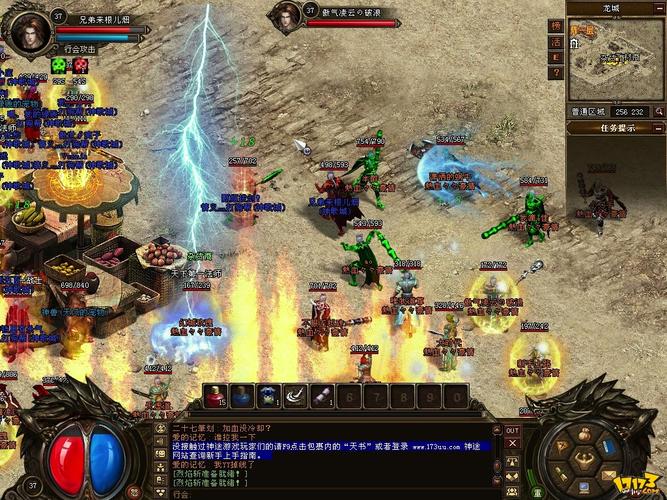Open the 榜 ranking button
The image size is (667, 500).
556,26
